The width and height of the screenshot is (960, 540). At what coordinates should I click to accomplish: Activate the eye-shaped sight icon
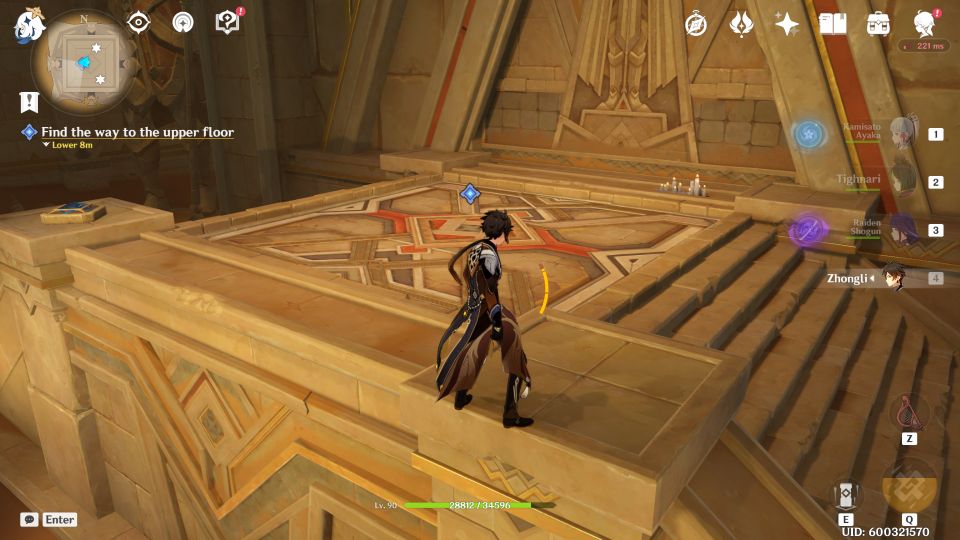click(x=139, y=22)
